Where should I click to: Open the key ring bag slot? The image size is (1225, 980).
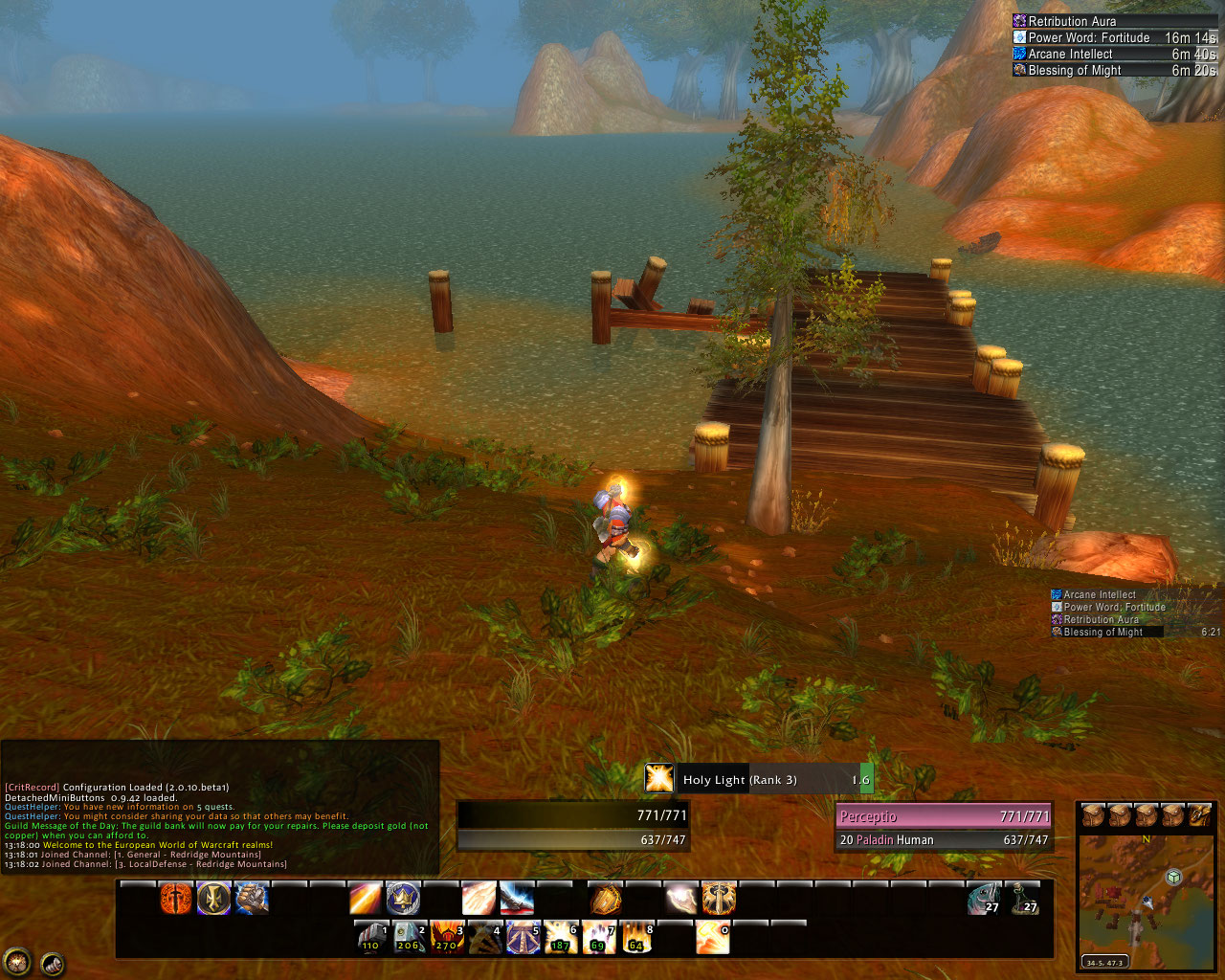tap(1200, 815)
